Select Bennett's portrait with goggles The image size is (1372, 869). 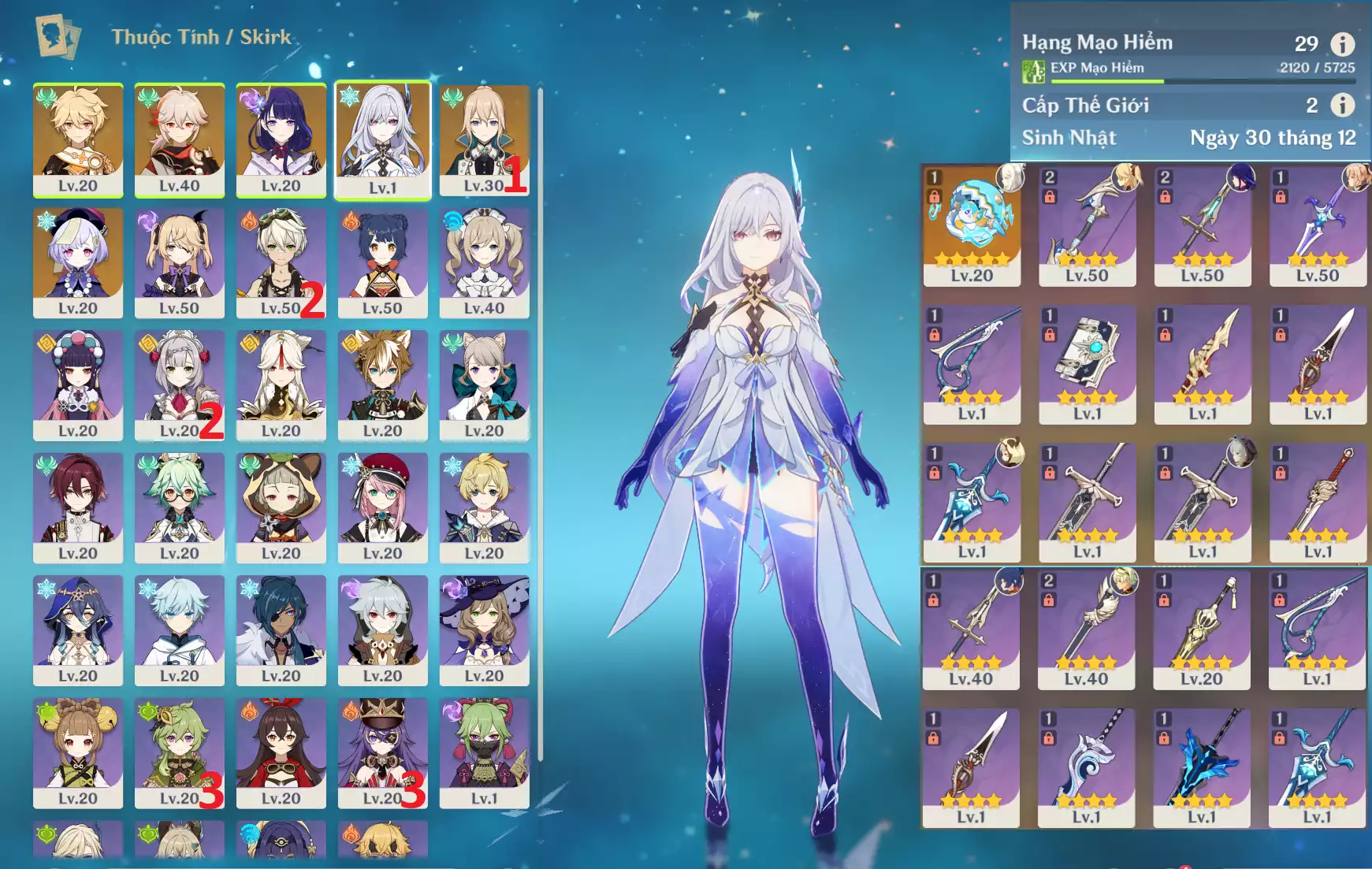tap(281, 262)
